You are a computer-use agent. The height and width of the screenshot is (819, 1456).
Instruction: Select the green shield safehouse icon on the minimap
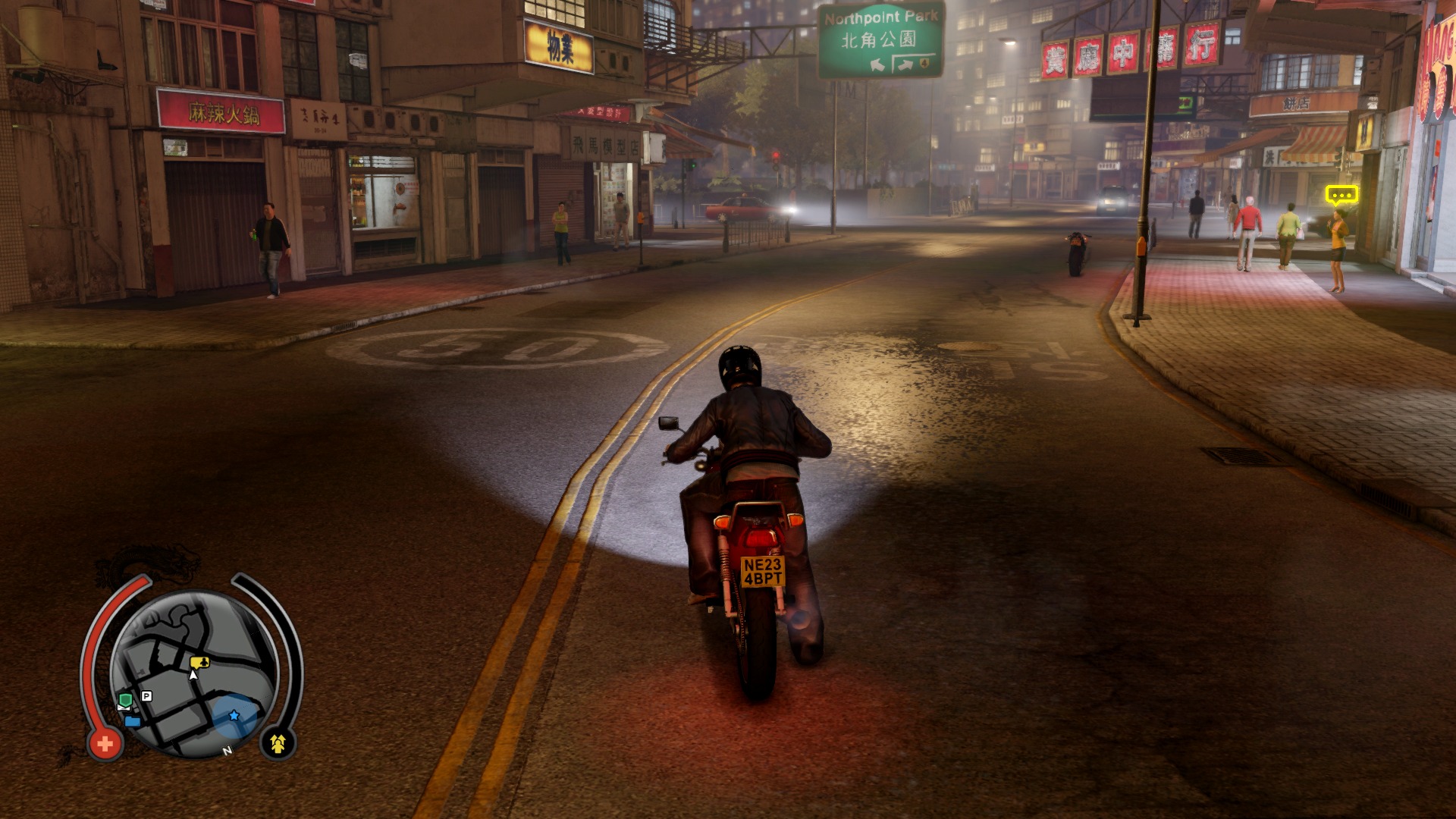point(126,700)
